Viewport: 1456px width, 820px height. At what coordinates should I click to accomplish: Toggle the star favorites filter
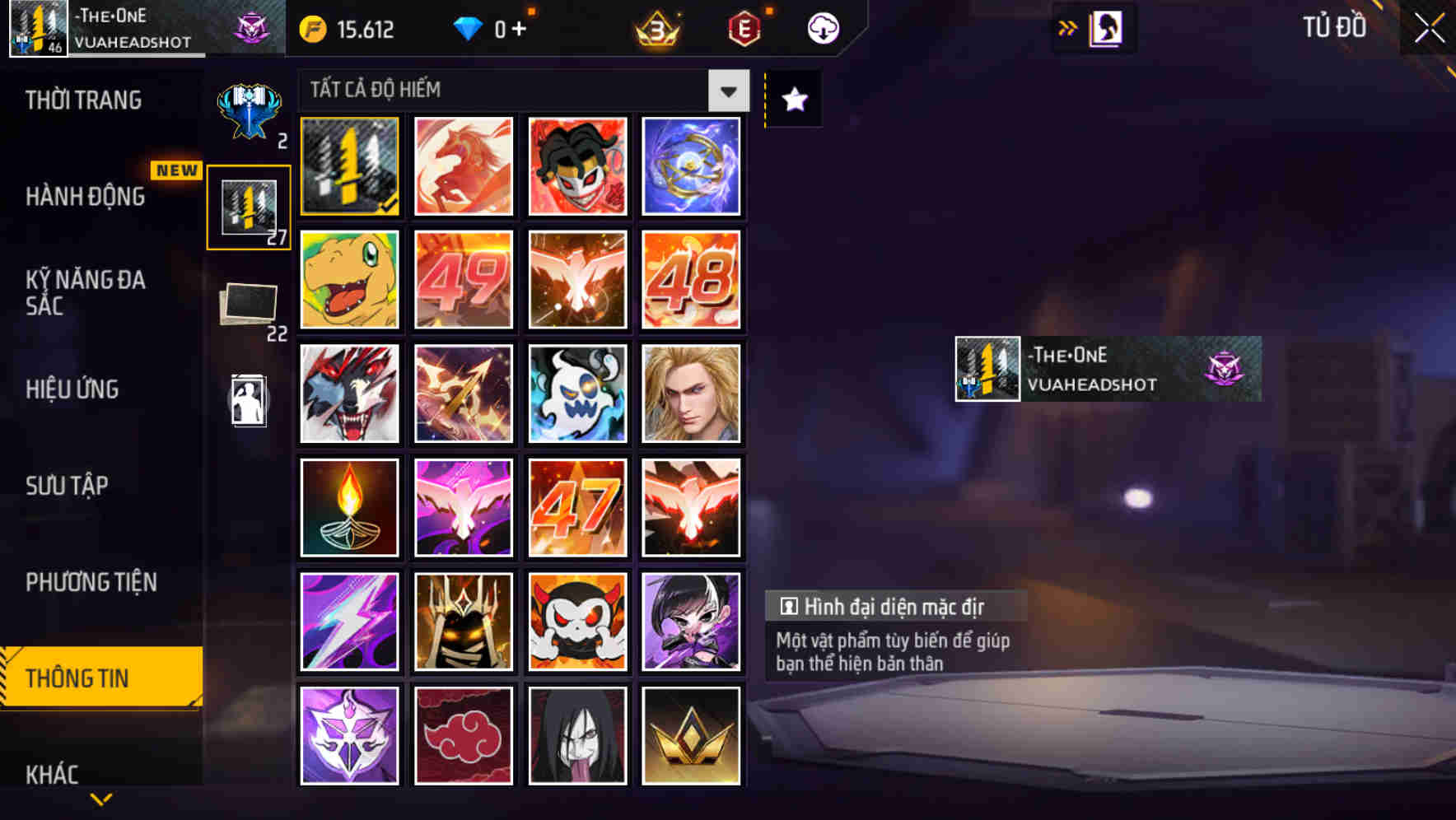pos(793,100)
